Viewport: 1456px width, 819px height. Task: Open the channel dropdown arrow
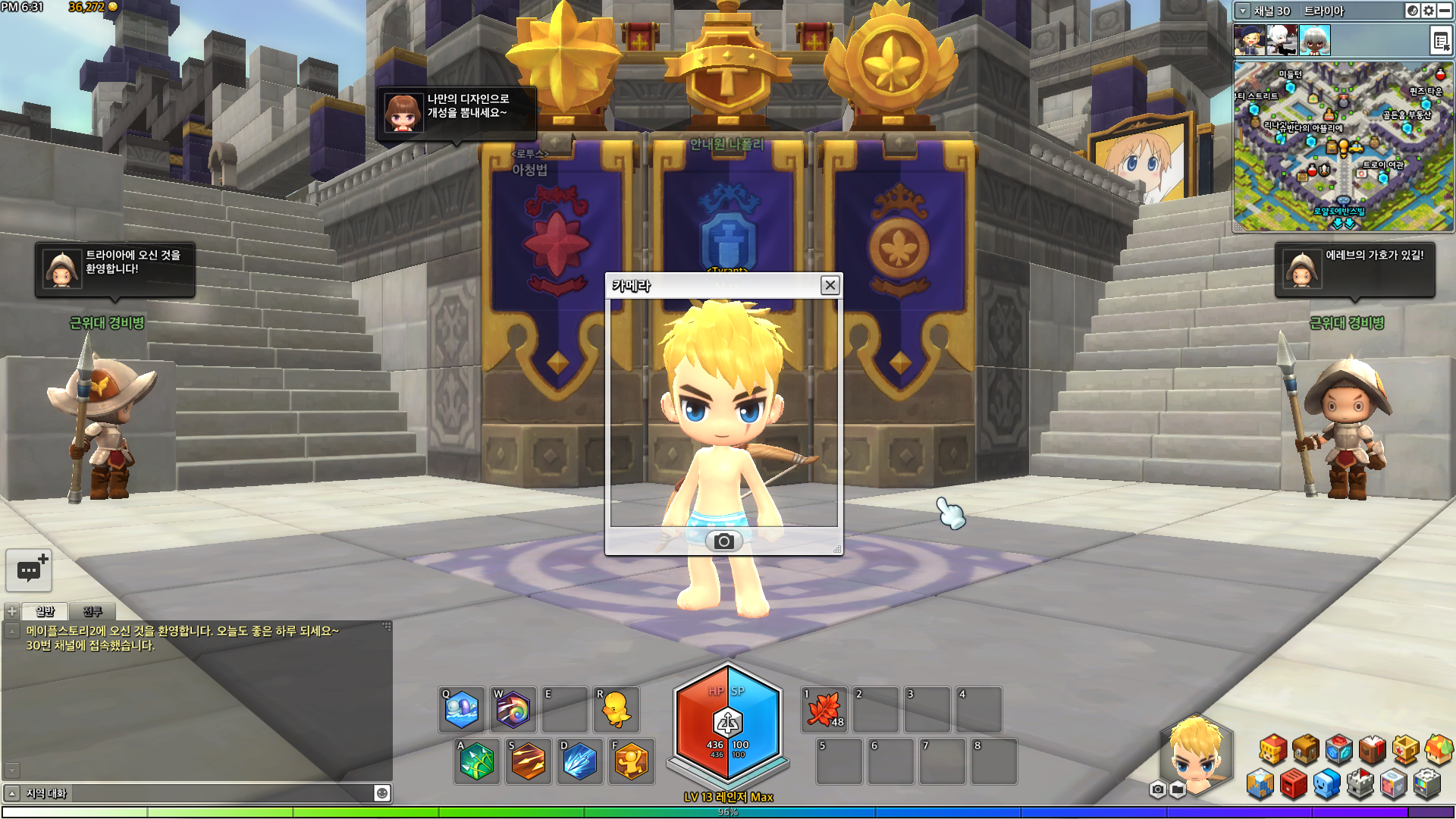click(x=1243, y=11)
